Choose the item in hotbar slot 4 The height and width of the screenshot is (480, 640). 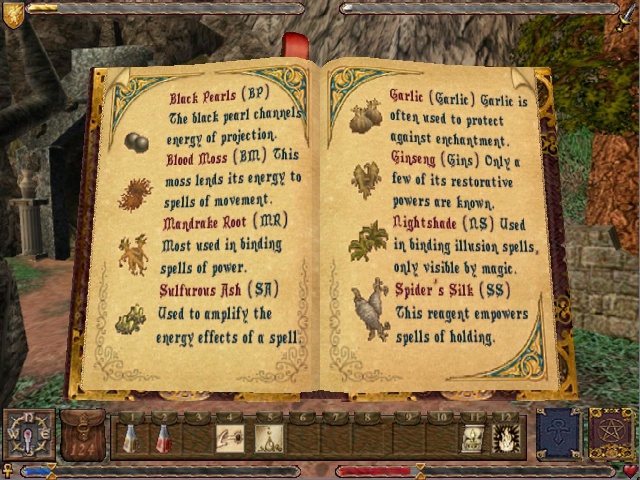[230, 438]
